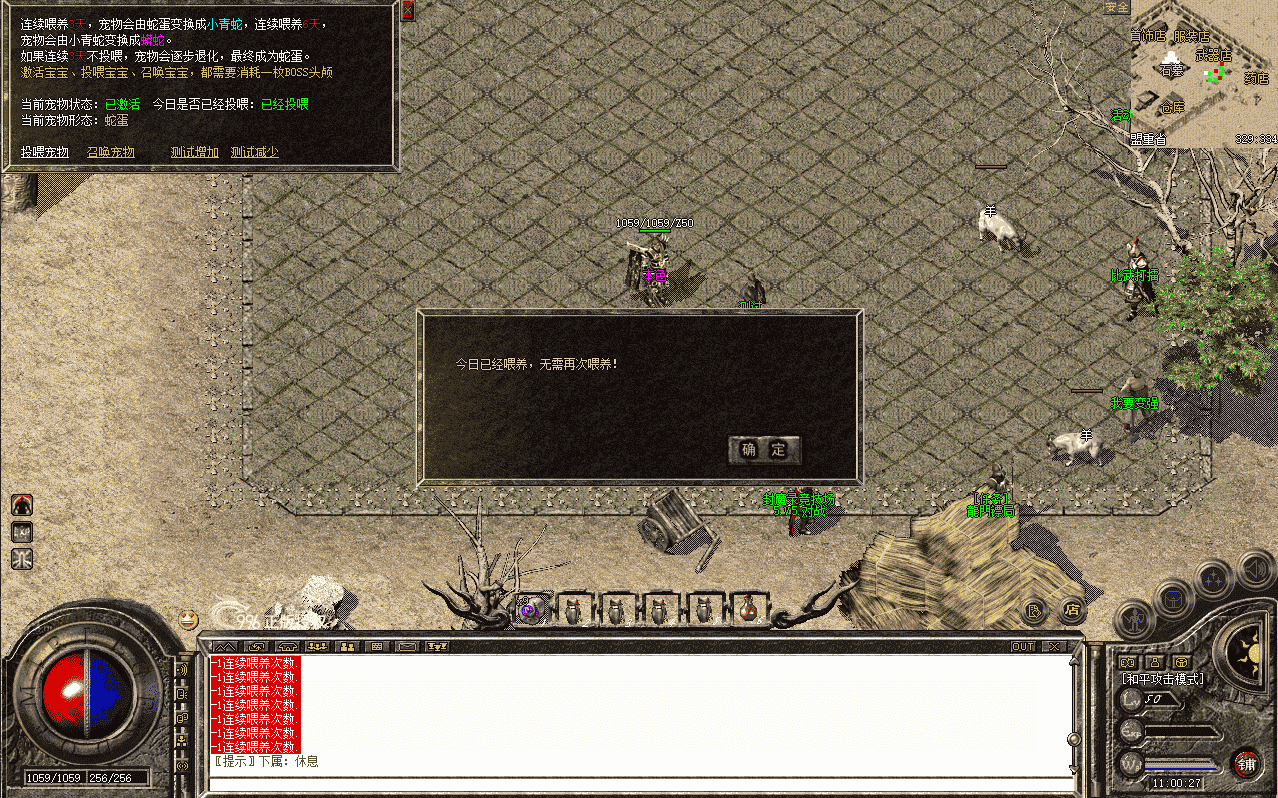The height and width of the screenshot is (798, 1278).
Task: Toggle the speaker sound button
Action: point(1257,569)
